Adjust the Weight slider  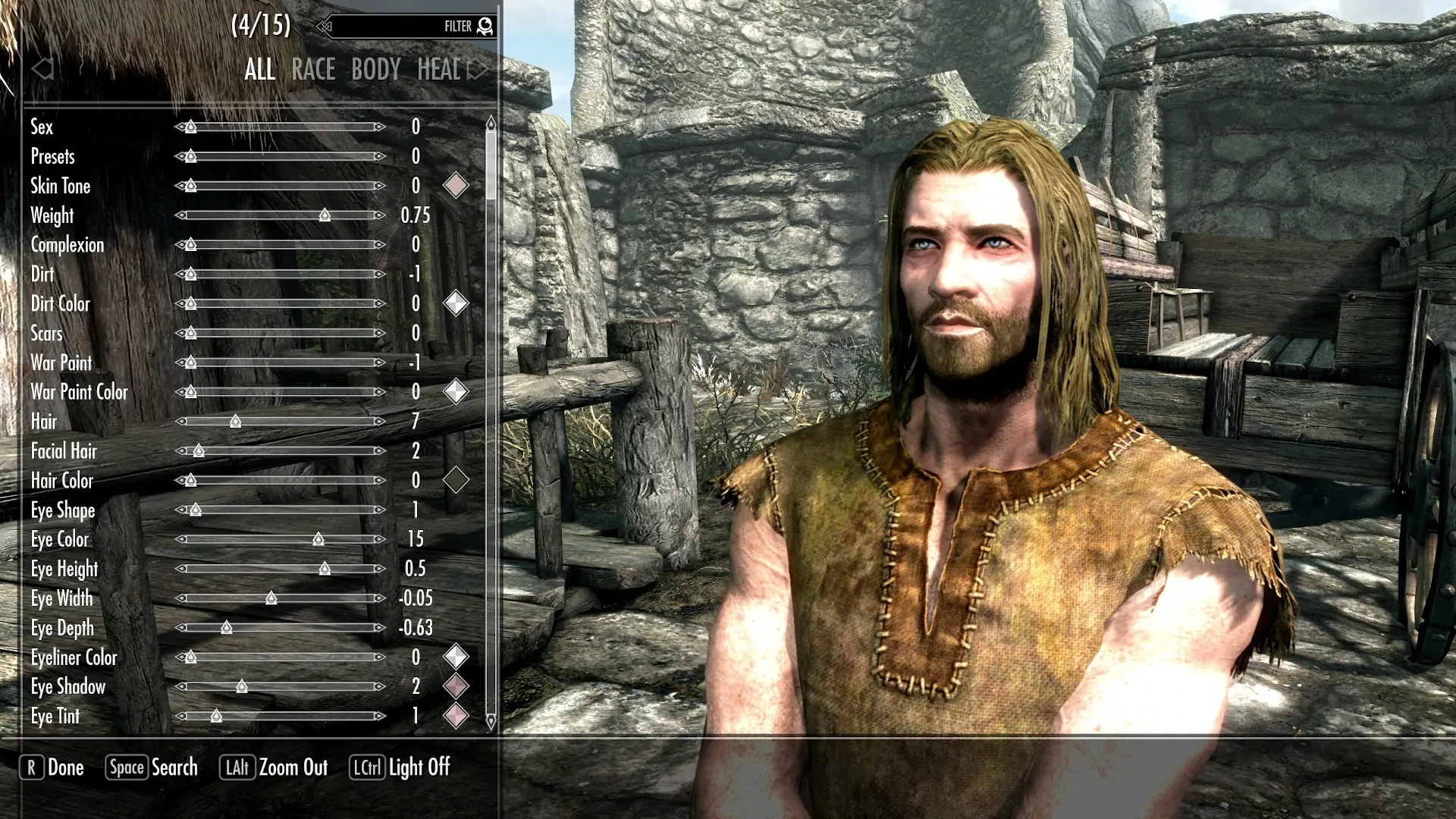point(325,215)
